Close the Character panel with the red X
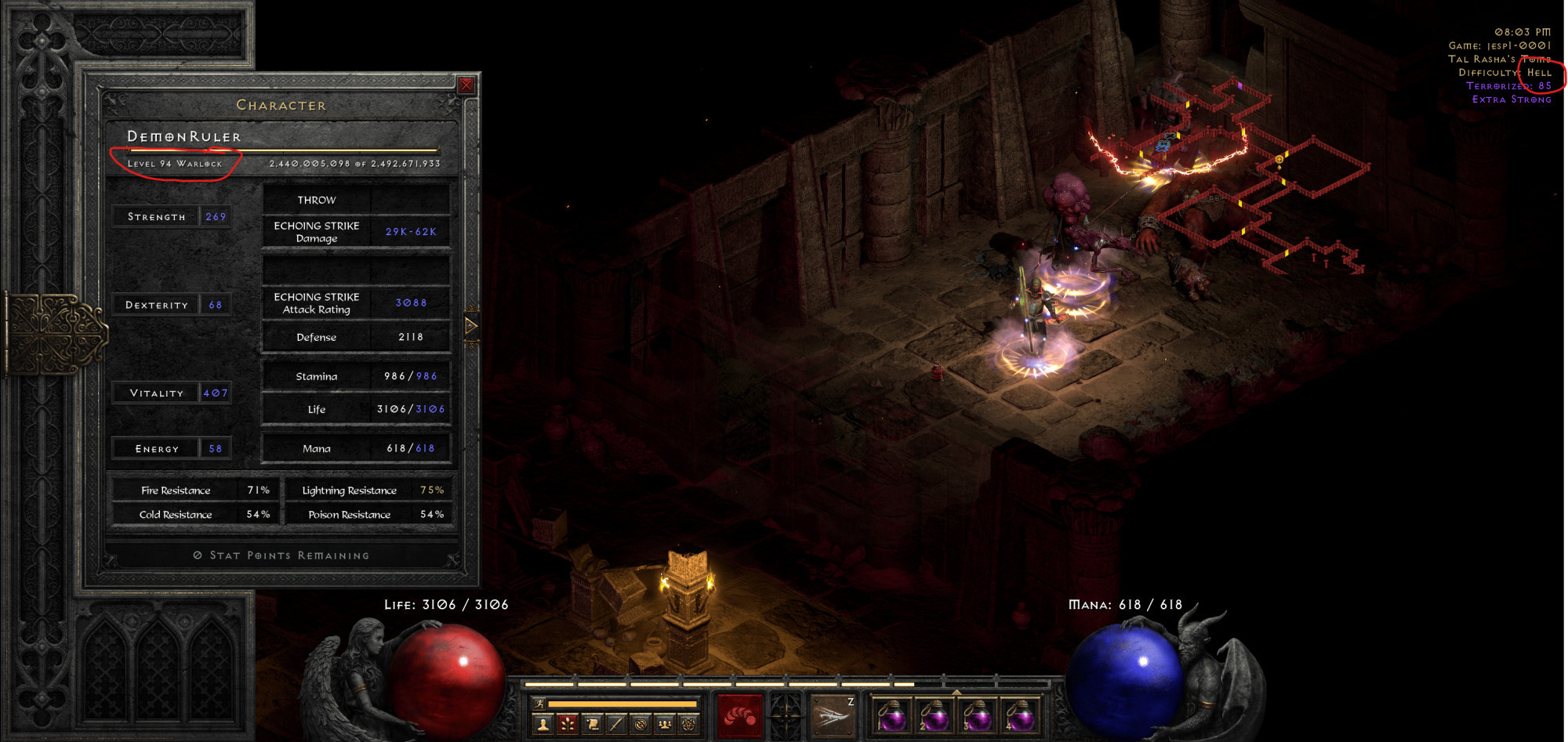1568x742 pixels. (x=466, y=85)
